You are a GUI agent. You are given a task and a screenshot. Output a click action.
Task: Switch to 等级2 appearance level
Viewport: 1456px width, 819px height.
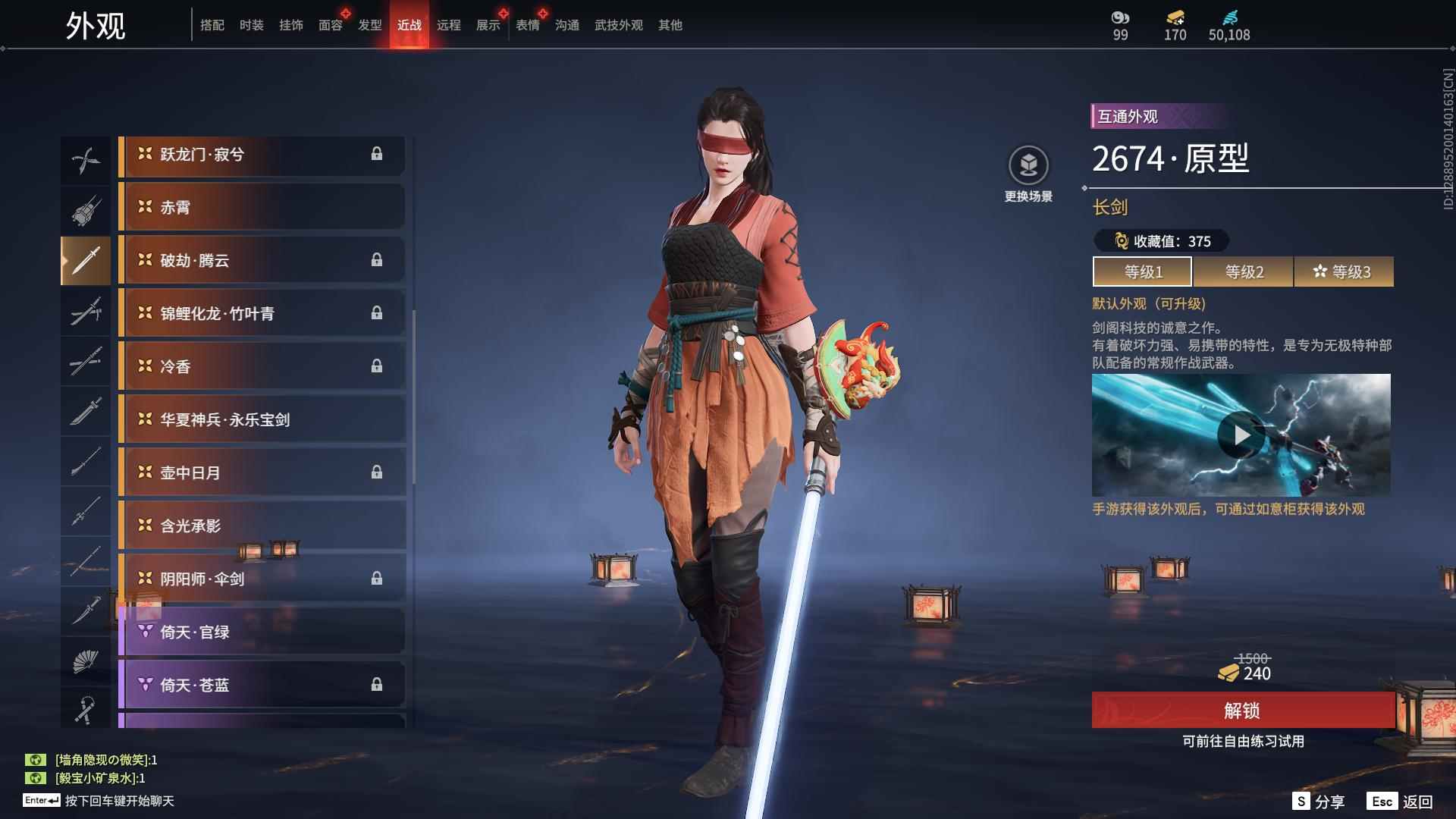1244,271
